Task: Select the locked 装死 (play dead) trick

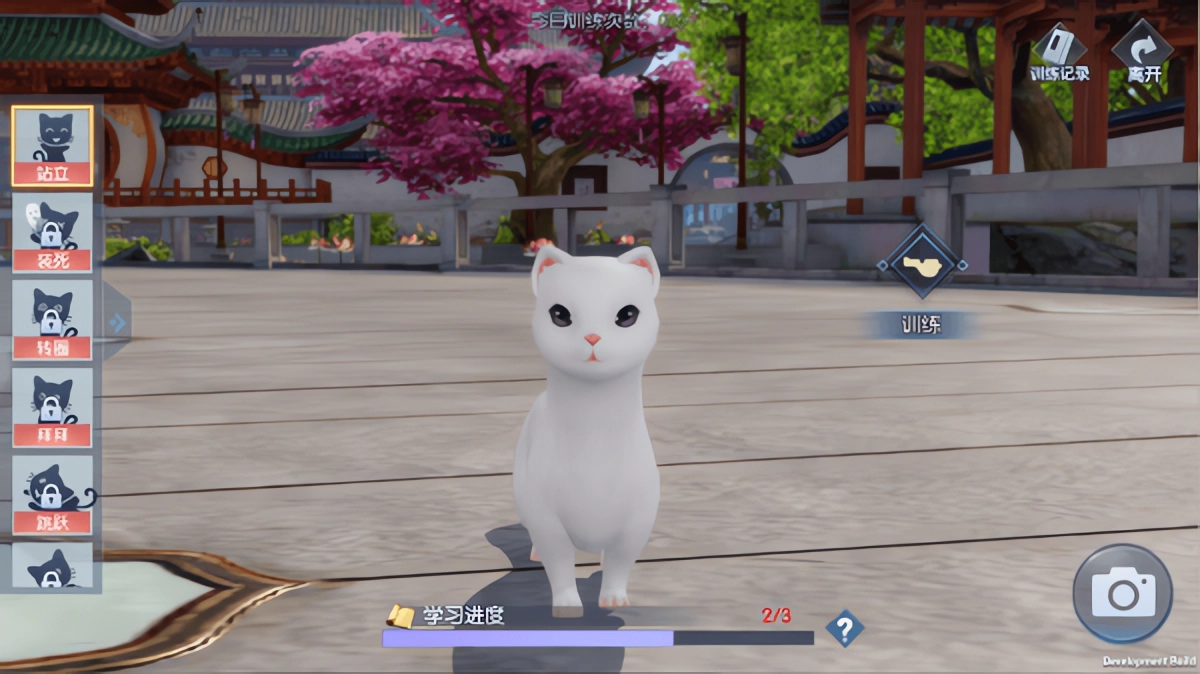Action: click(x=52, y=233)
